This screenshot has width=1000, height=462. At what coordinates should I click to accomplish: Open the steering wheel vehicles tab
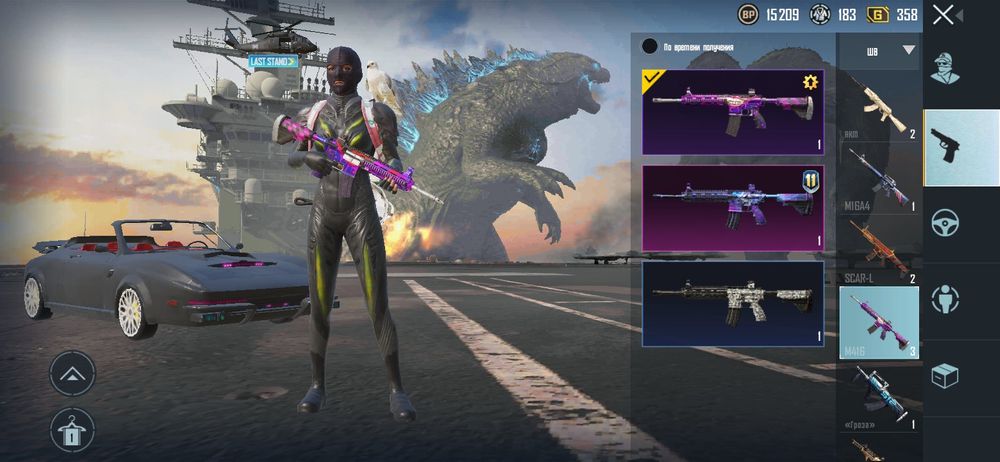click(946, 222)
